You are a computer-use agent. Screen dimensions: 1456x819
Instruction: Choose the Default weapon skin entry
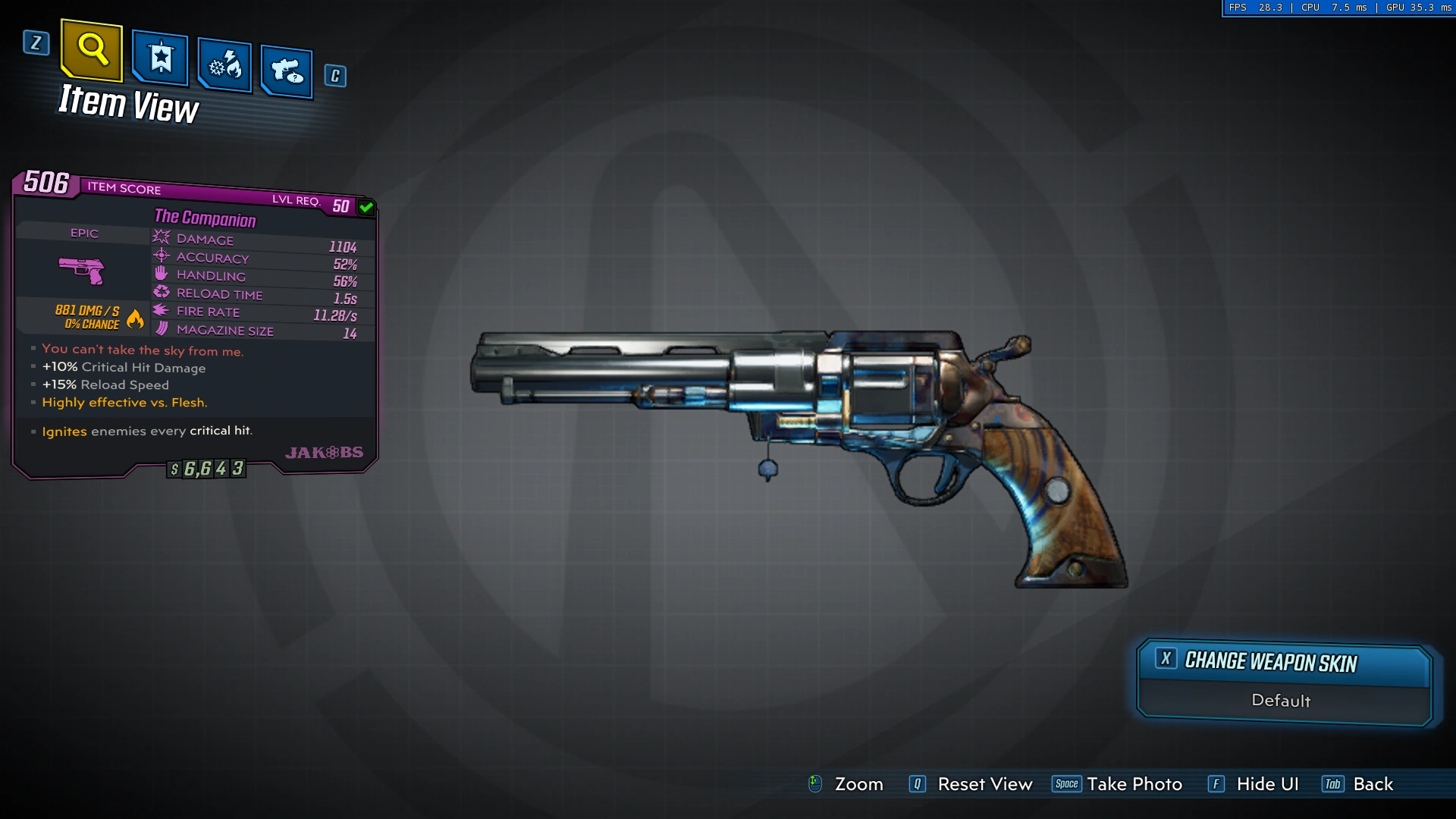coord(1281,701)
